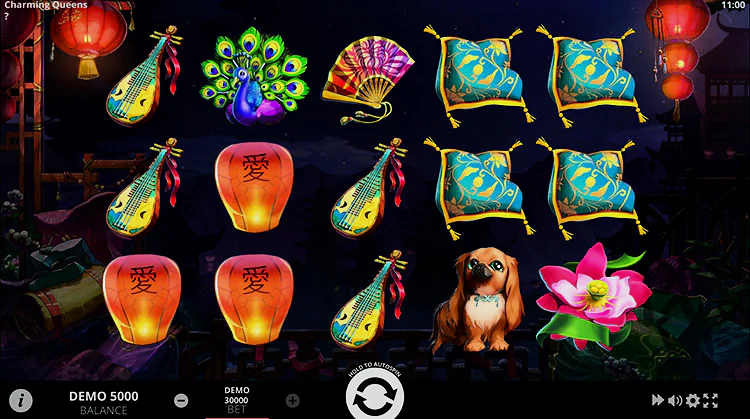Image resolution: width=750 pixels, height=419 pixels.
Task: Toggle fast-forward turbo spin mode
Action: coord(658,401)
